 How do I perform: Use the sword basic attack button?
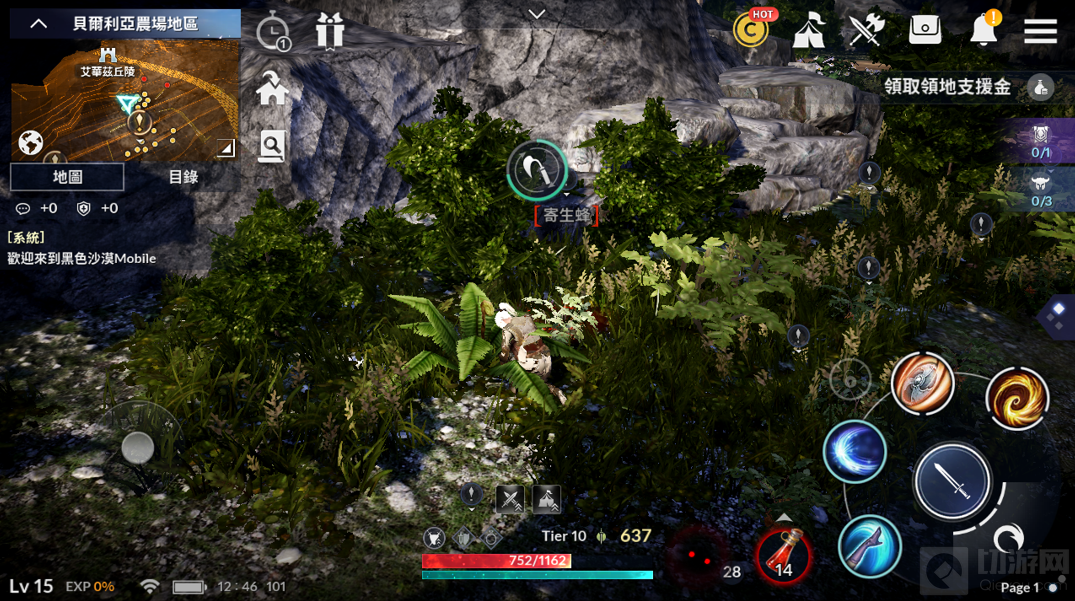click(952, 483)
